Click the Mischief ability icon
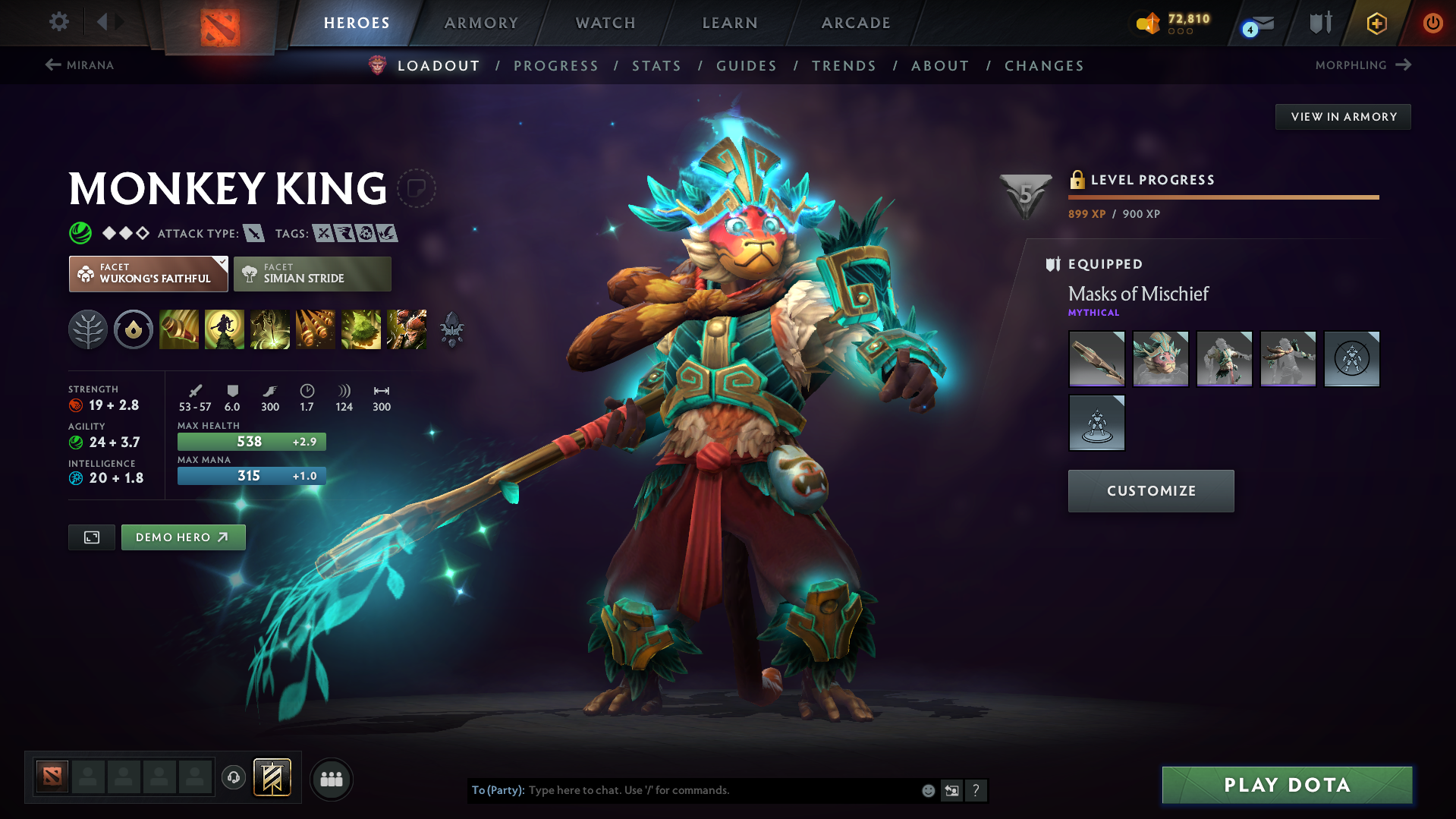The image size is (1456, 819). (360, 329)
